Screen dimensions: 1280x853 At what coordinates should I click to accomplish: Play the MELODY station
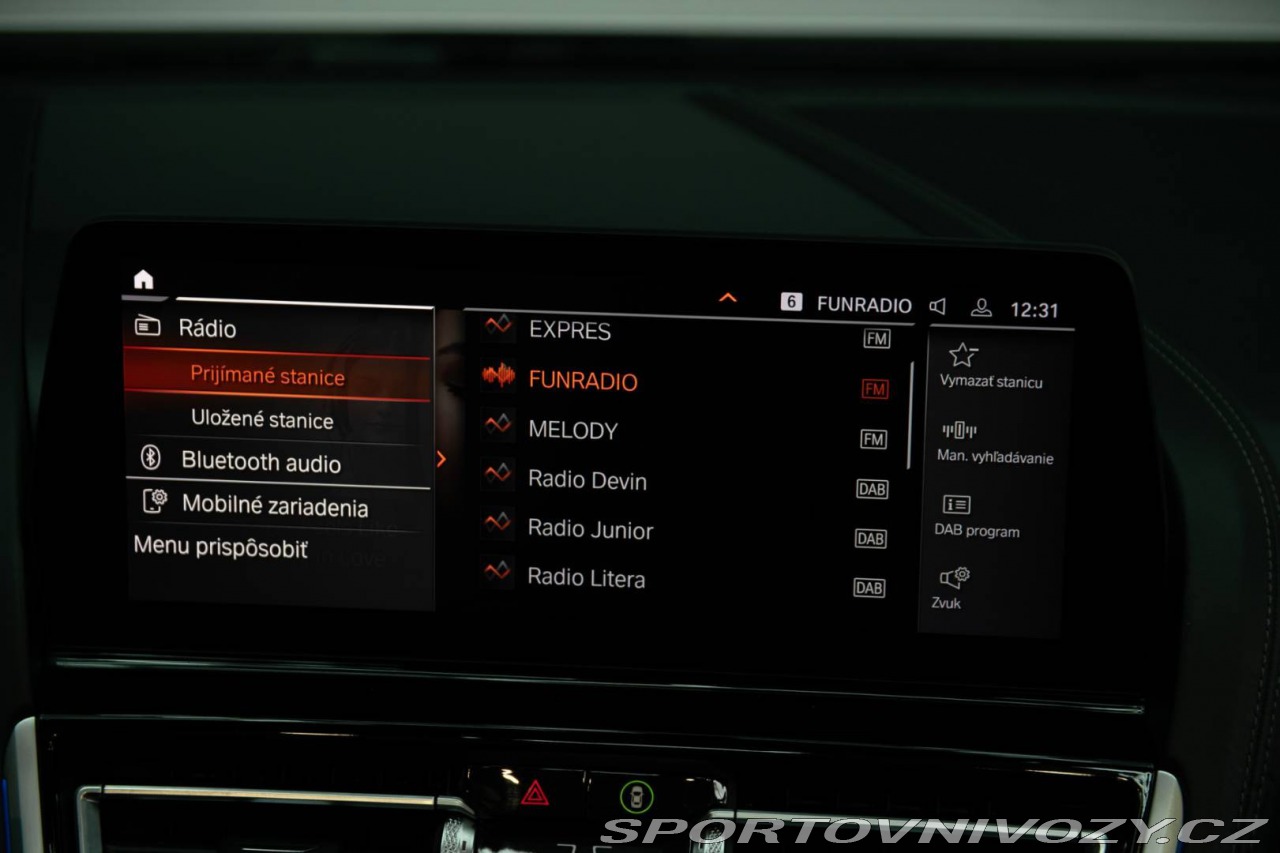point(573,431)
